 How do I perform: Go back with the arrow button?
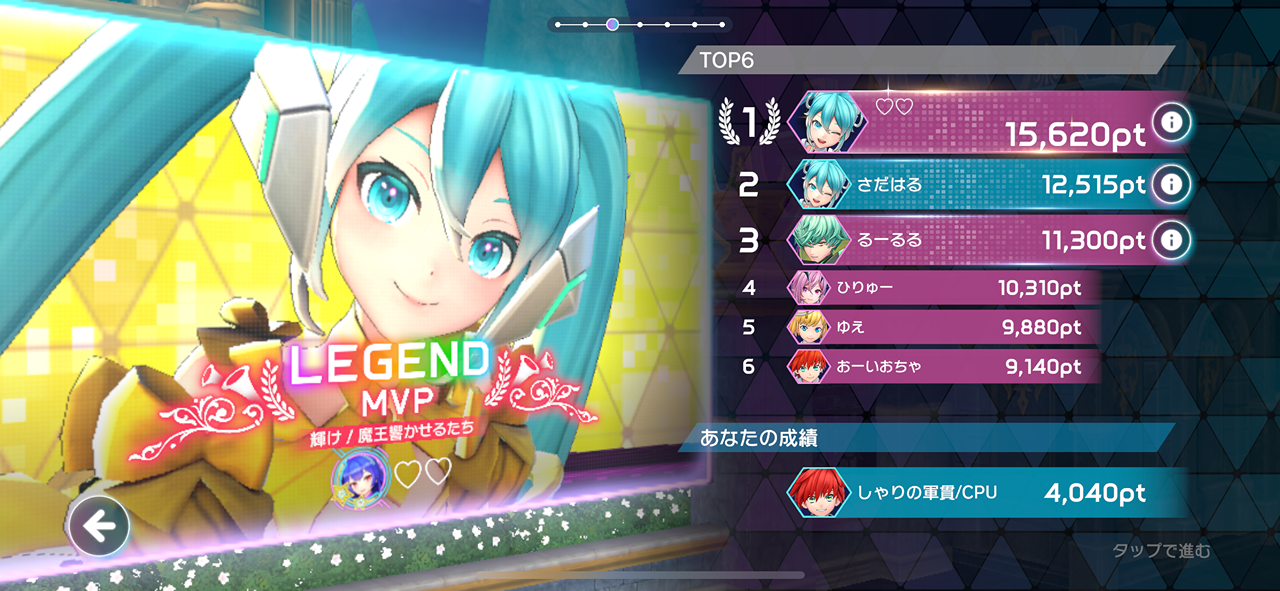(99, 526)
